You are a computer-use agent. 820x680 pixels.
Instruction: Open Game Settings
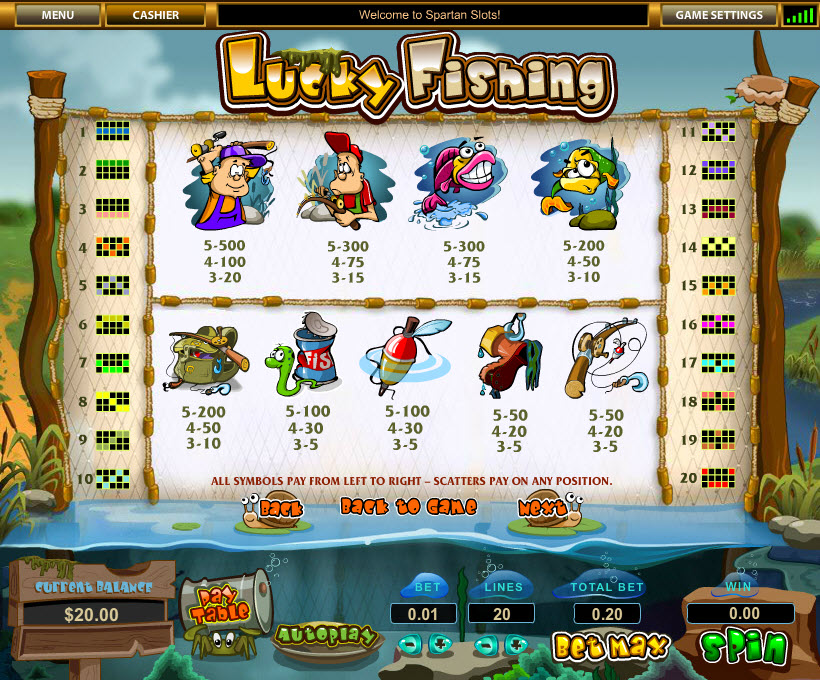pyautogui.click(x=719, y=15)
